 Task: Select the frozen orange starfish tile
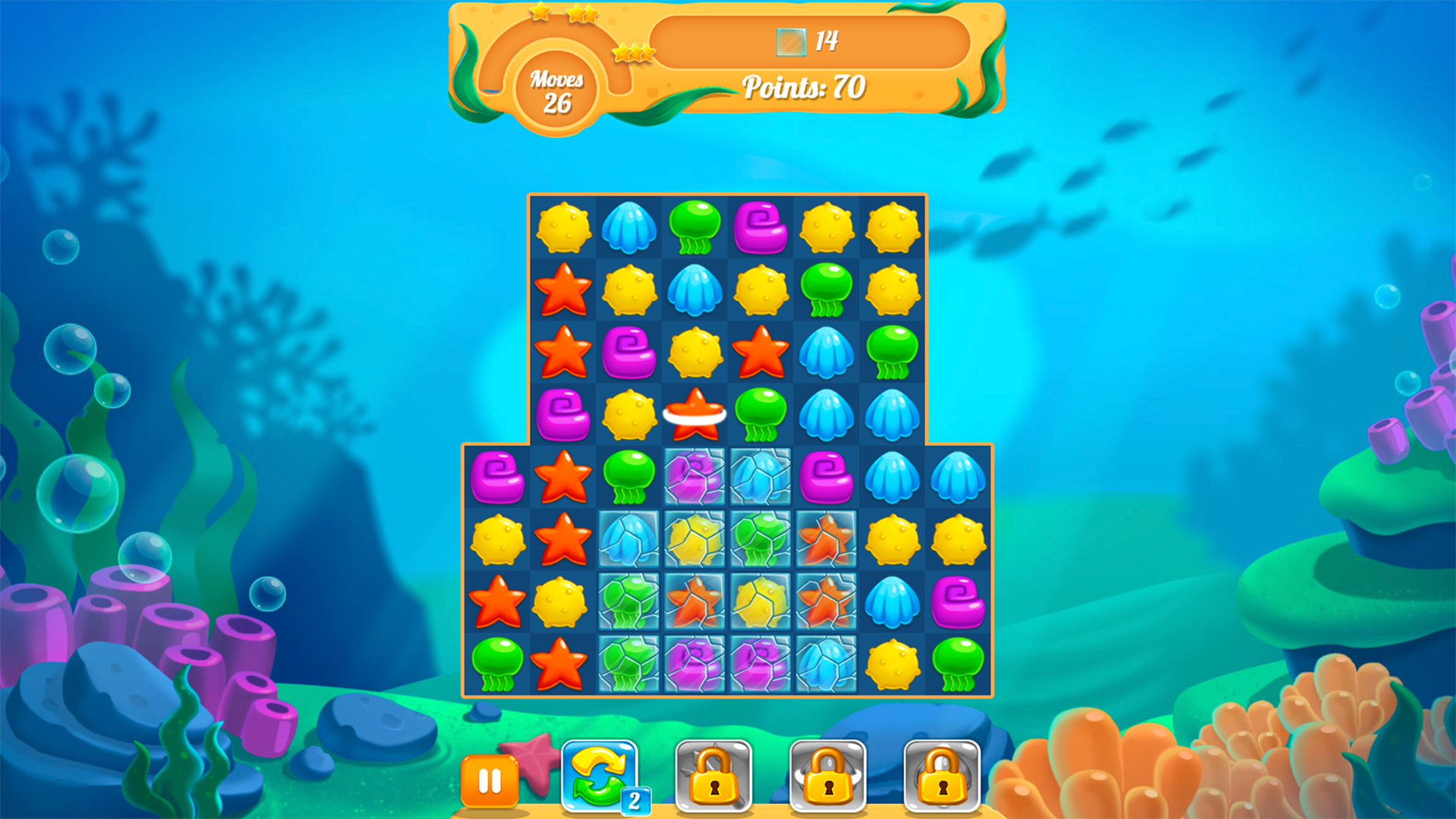pos(827,541)
